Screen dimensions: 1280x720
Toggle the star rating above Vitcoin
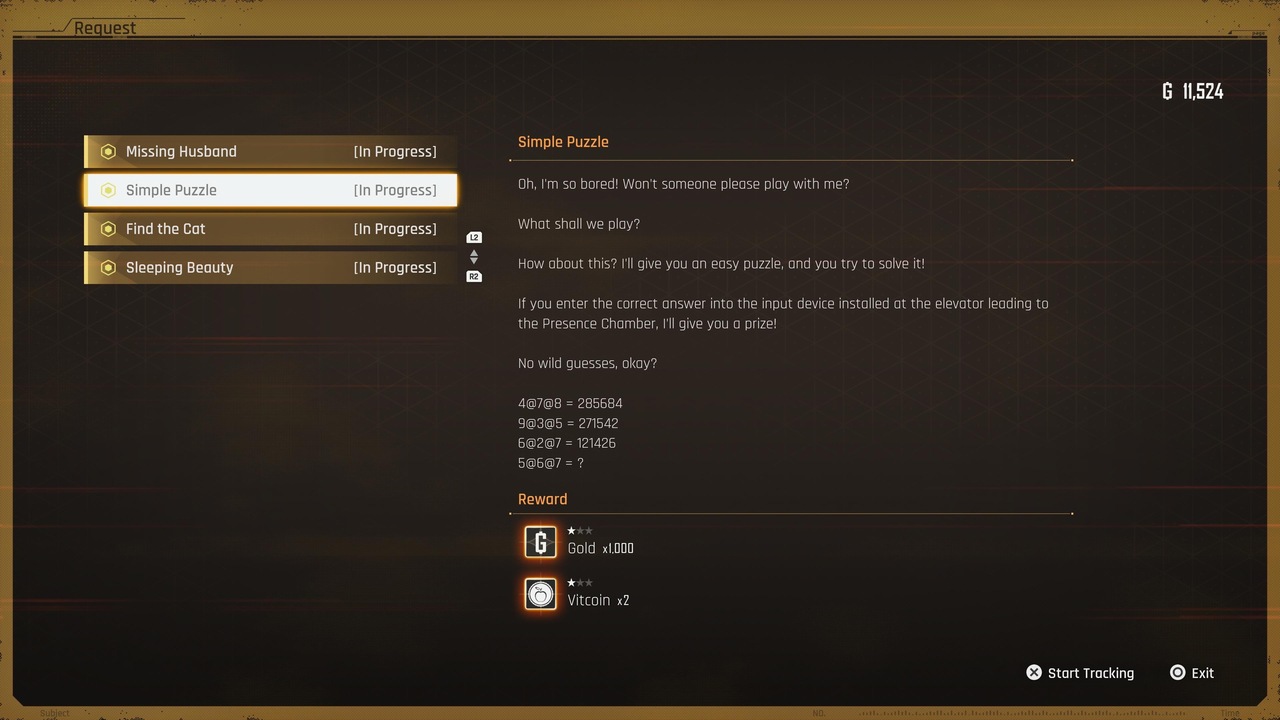click(580, 582)
